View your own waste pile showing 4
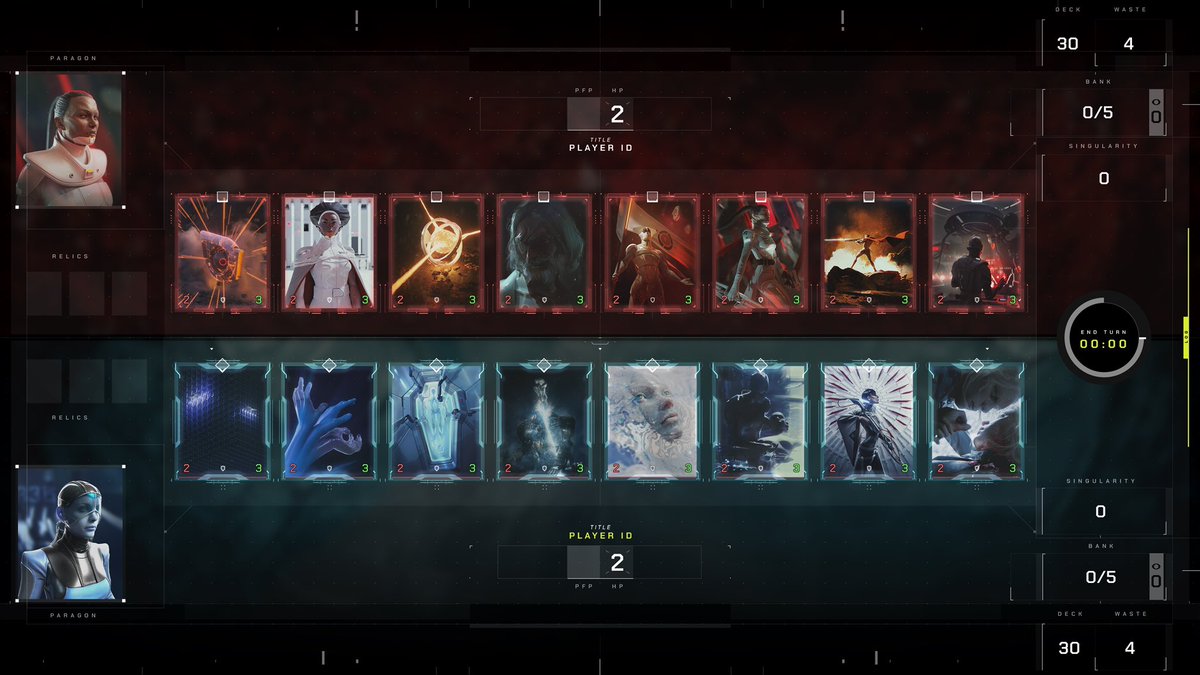Screen dimensions: 1200x675 click(x=1130, y=648)
